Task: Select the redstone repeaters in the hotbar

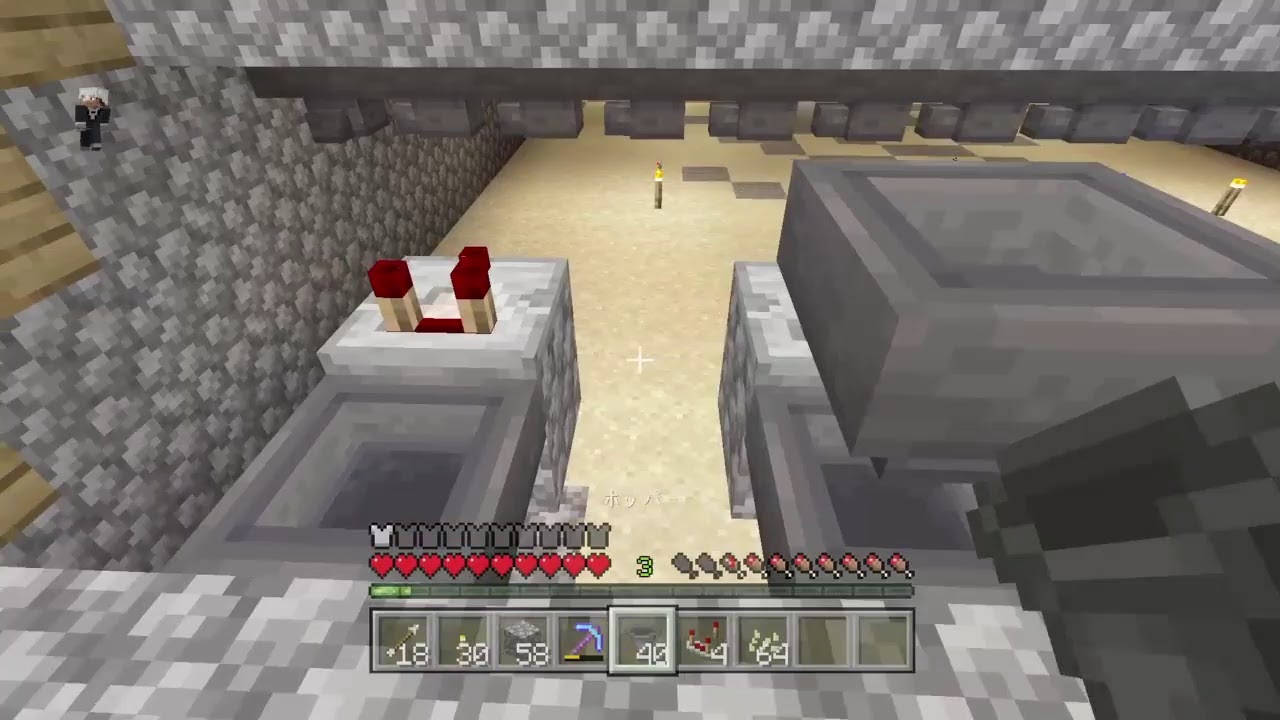Action: click(703, 645)
